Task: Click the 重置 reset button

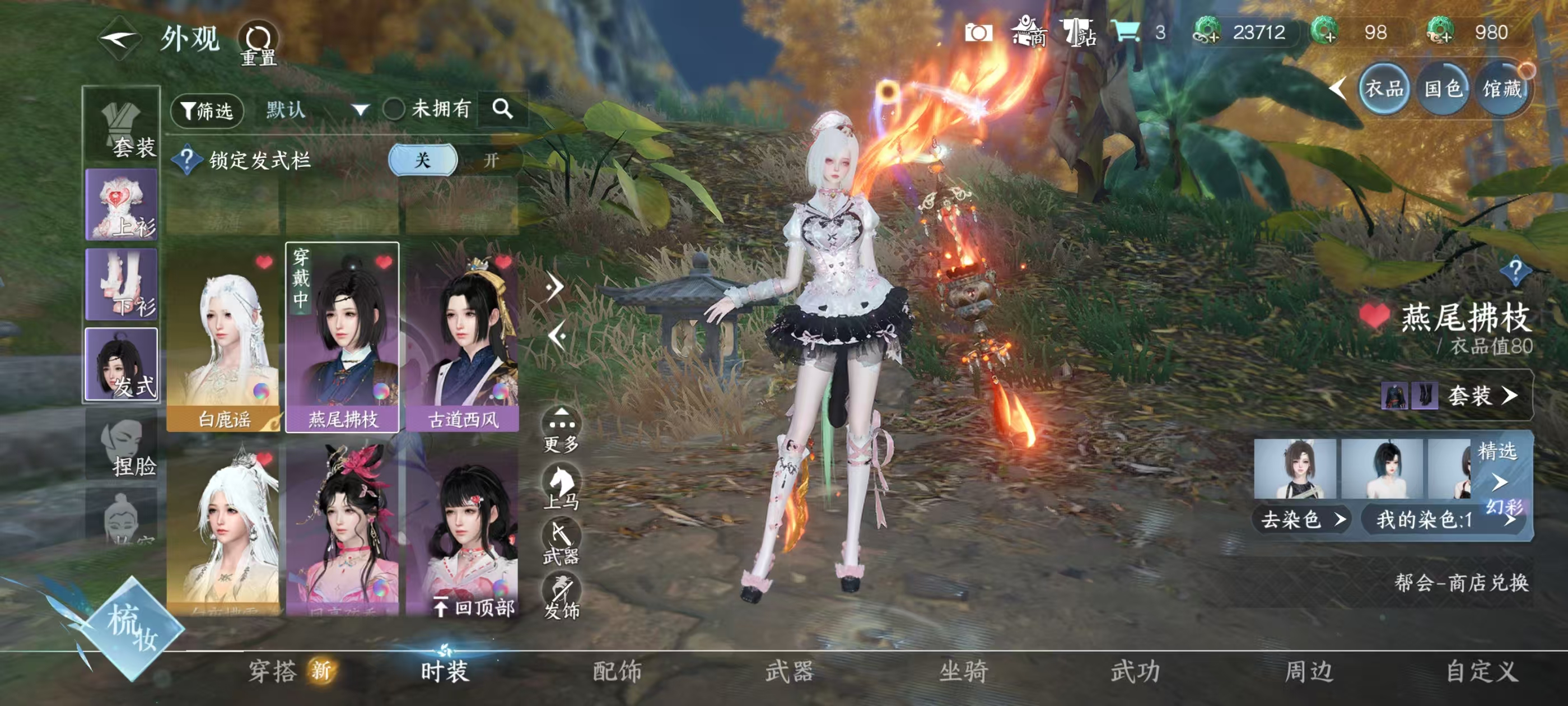Action: click(258, 44)
